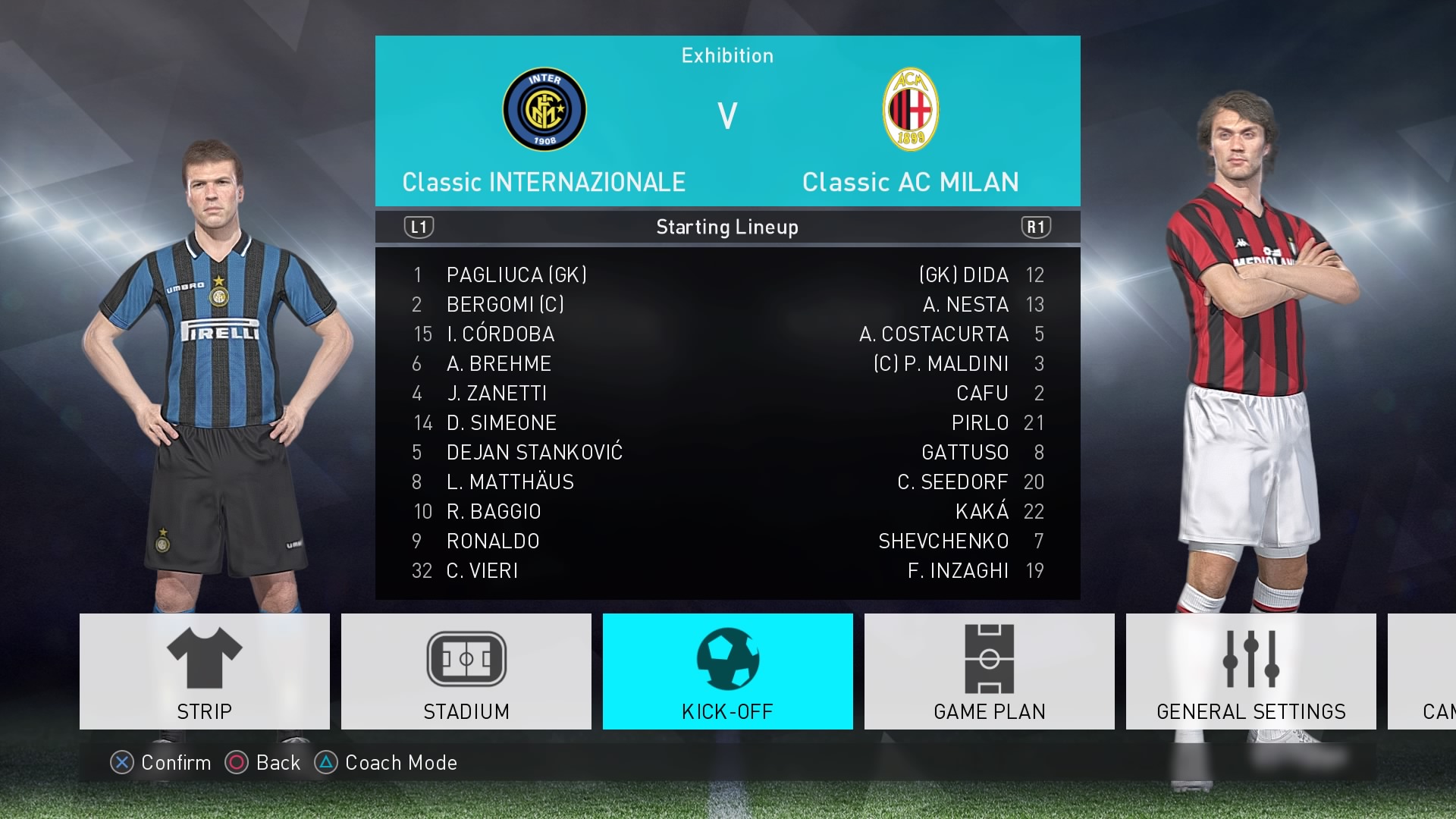Switch to the GAME PLAN tab

(989, 711)
